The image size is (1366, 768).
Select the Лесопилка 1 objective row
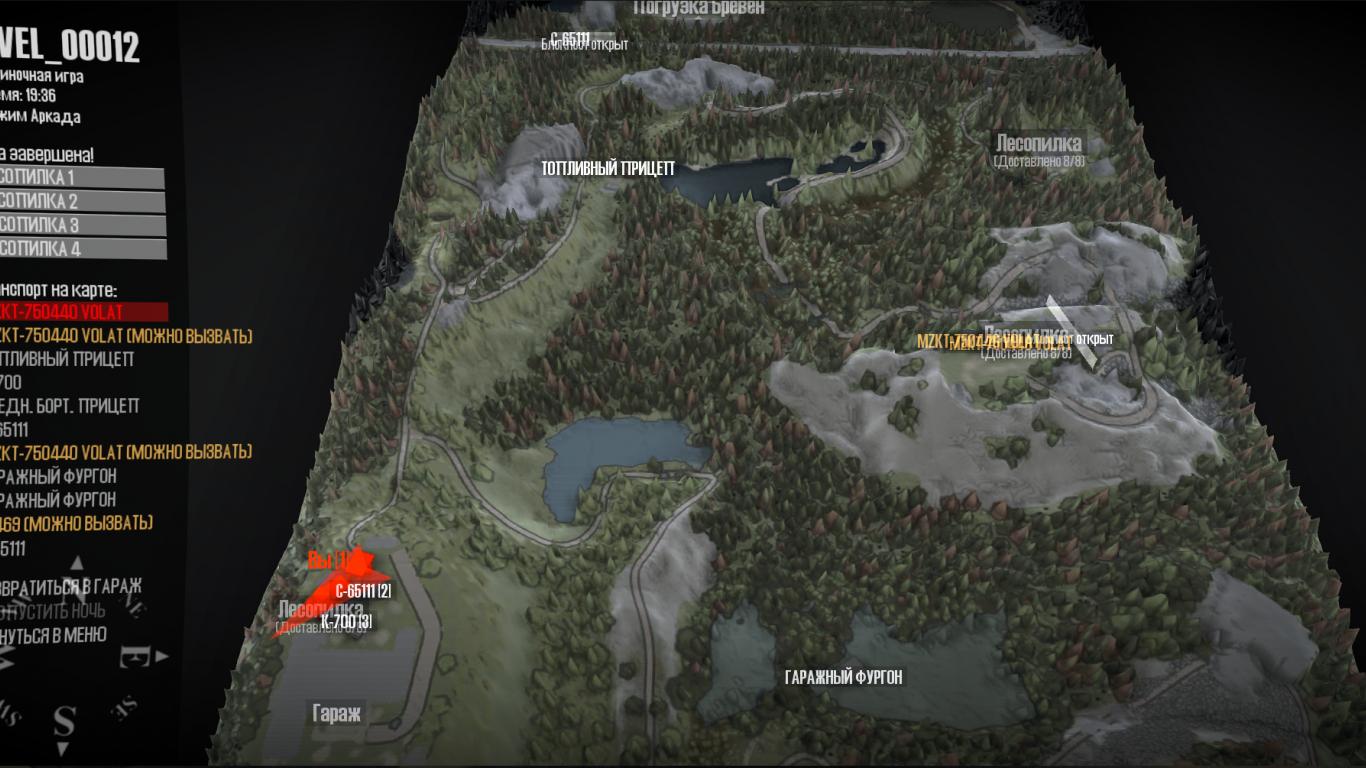[80, 178]
